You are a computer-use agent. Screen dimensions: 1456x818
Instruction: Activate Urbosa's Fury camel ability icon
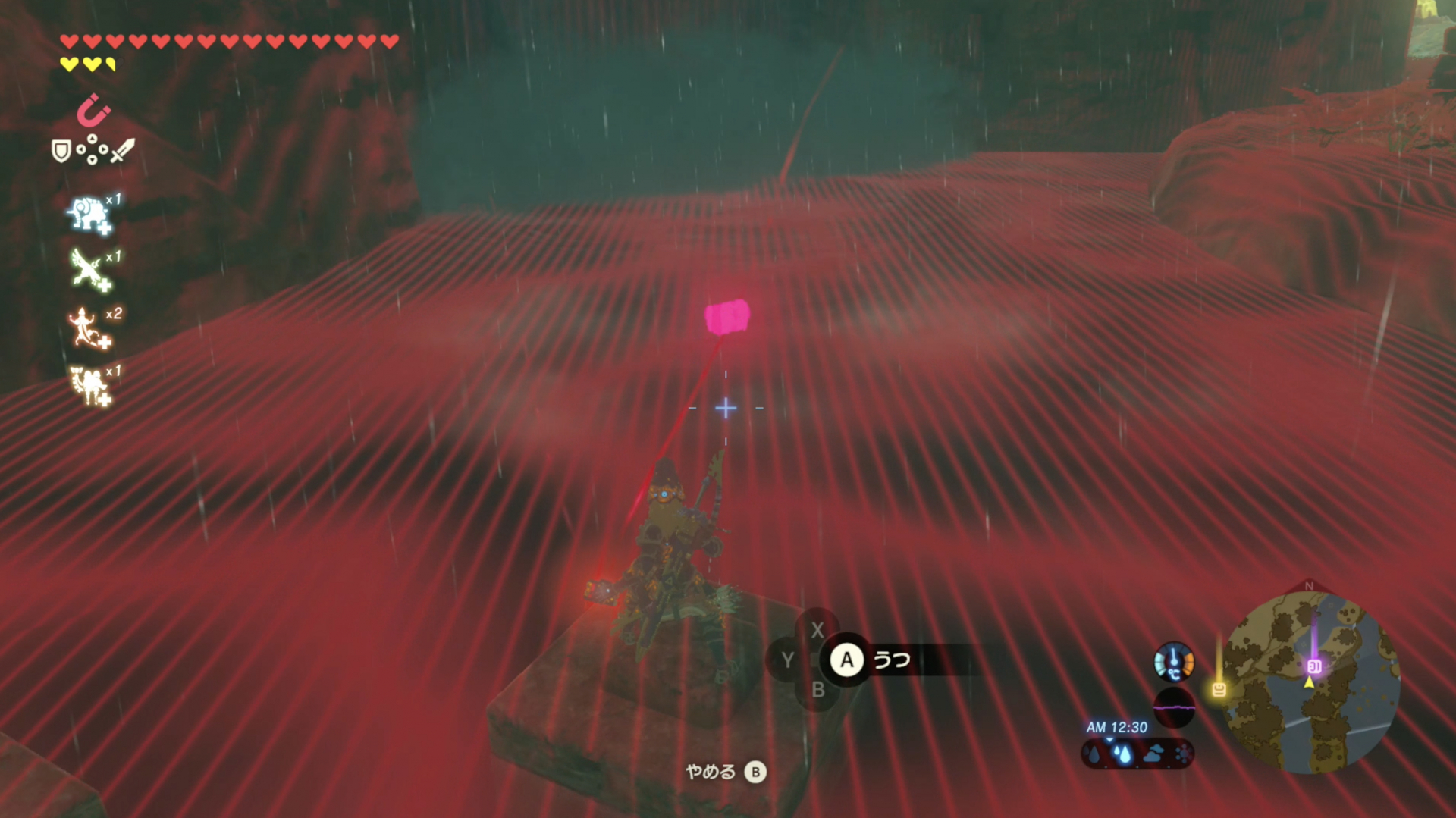pyautogui.click(x=90, y=386)
